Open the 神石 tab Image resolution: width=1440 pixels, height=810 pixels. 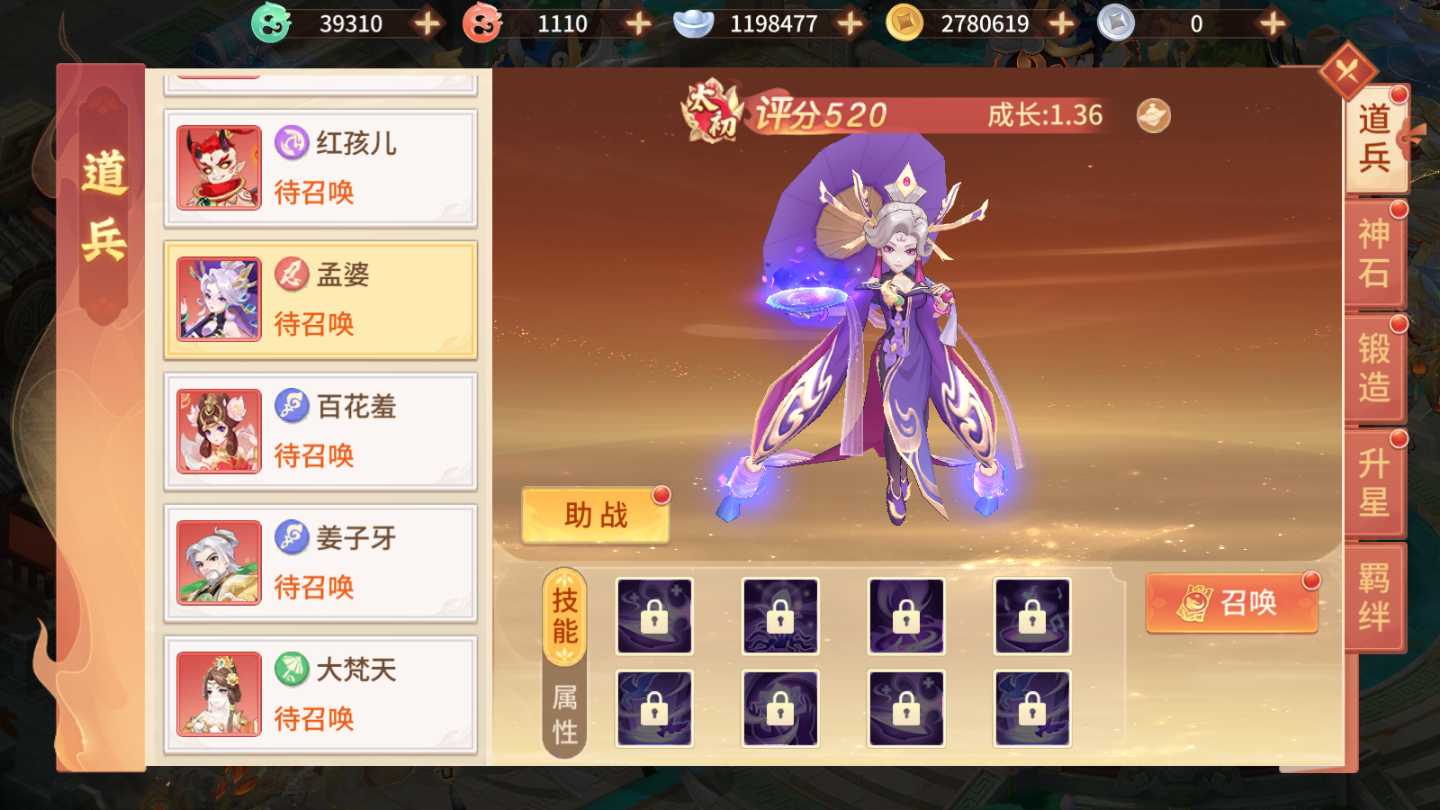(1374, 253)
